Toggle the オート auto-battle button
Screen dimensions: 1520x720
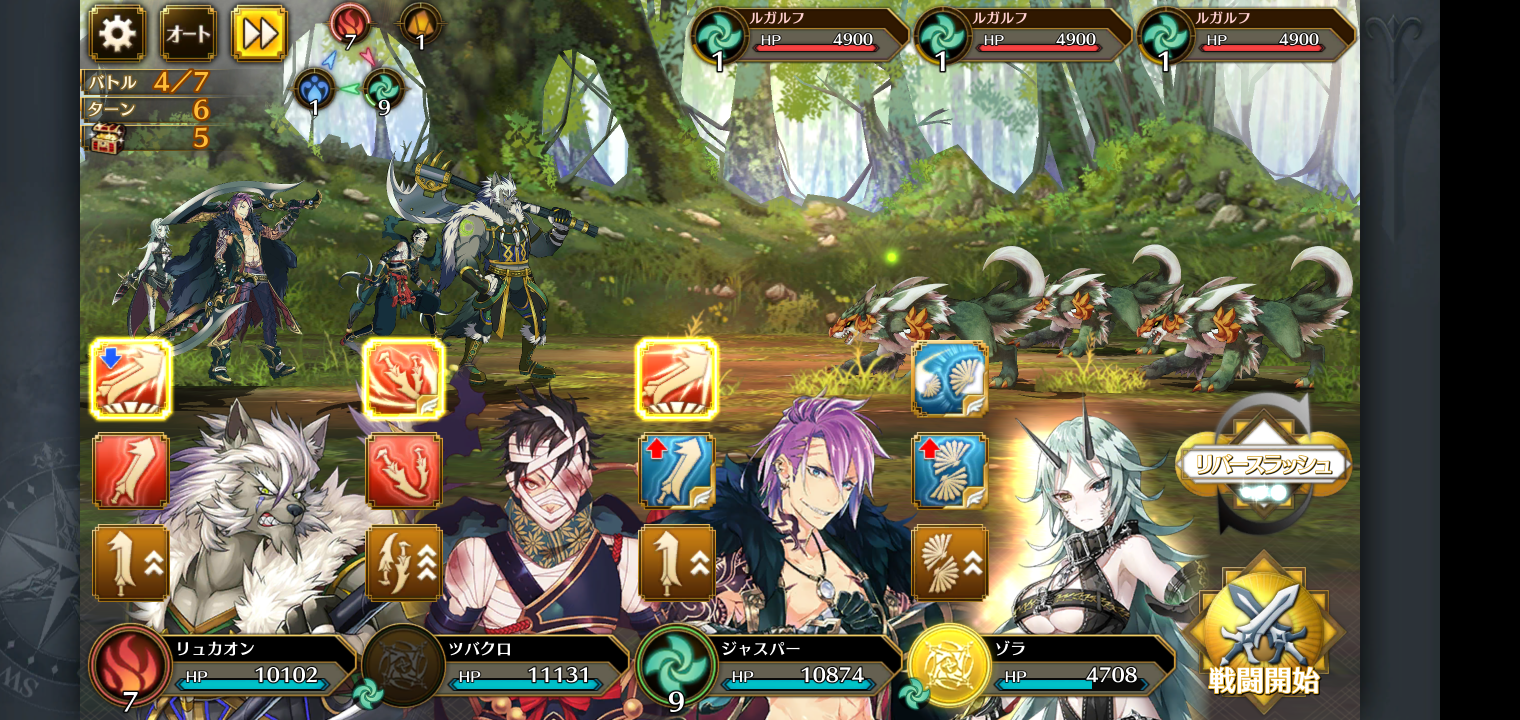(188, 34)
